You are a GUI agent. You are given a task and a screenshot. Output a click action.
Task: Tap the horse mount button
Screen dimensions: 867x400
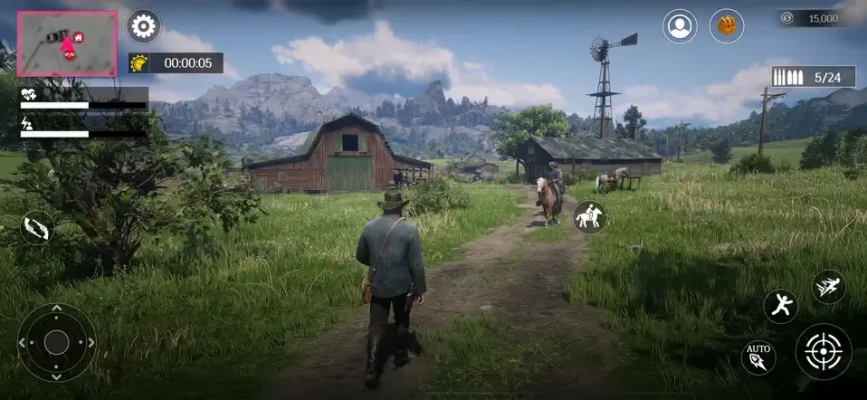[x=589, y=217]
